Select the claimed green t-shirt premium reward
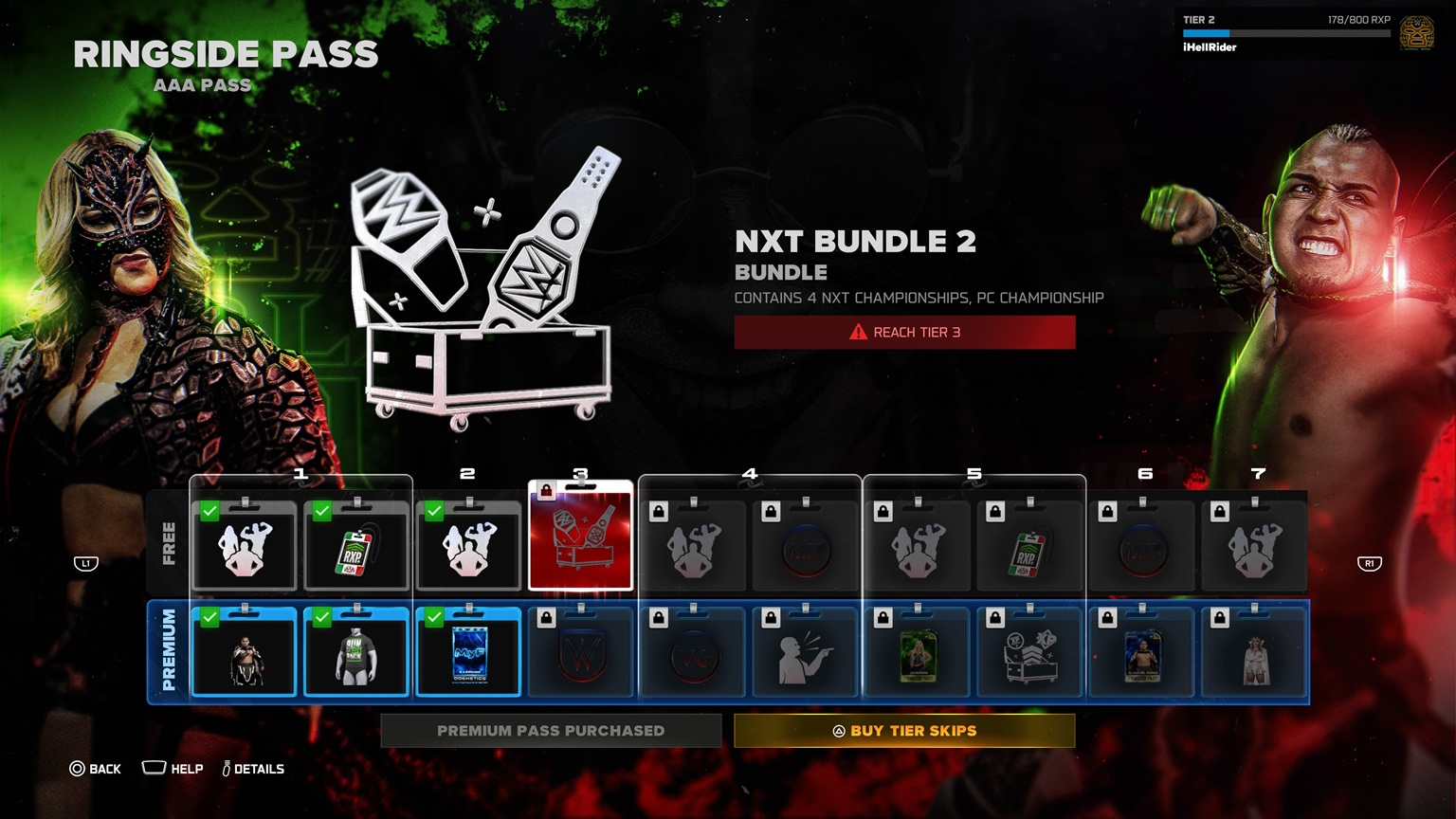 tap(356, 653)
